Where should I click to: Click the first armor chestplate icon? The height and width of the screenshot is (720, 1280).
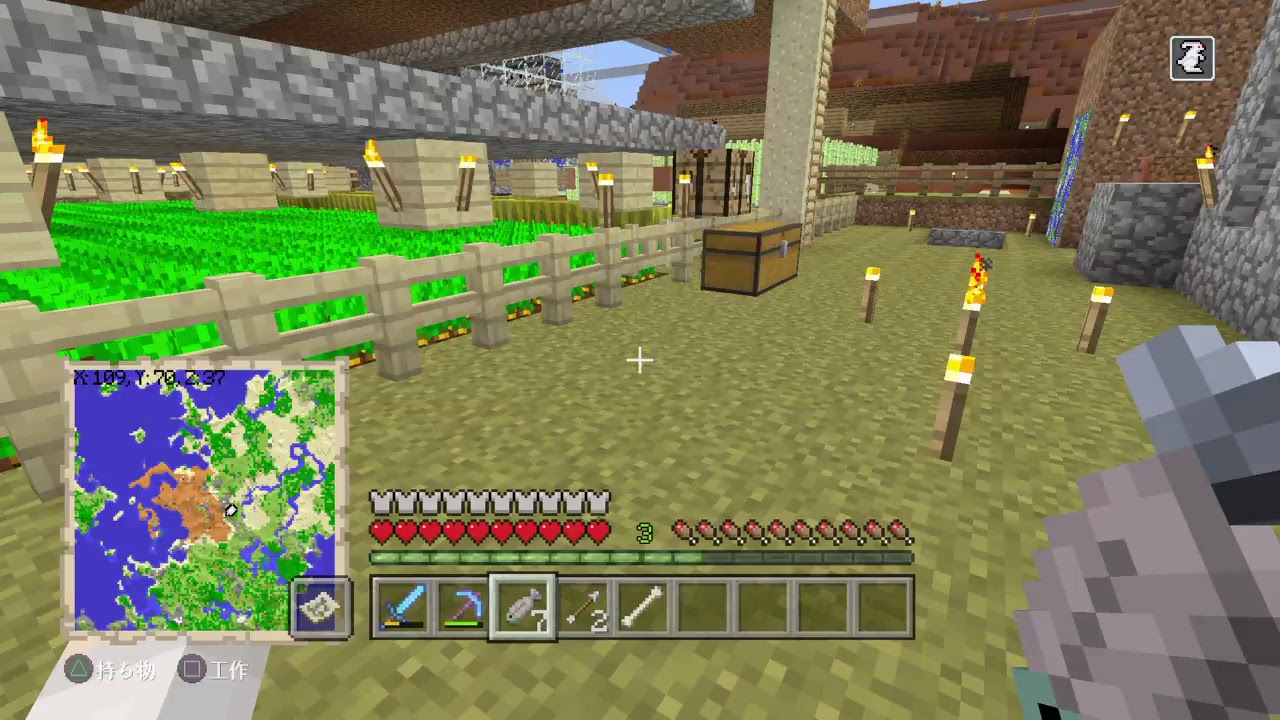pos(383,500)
